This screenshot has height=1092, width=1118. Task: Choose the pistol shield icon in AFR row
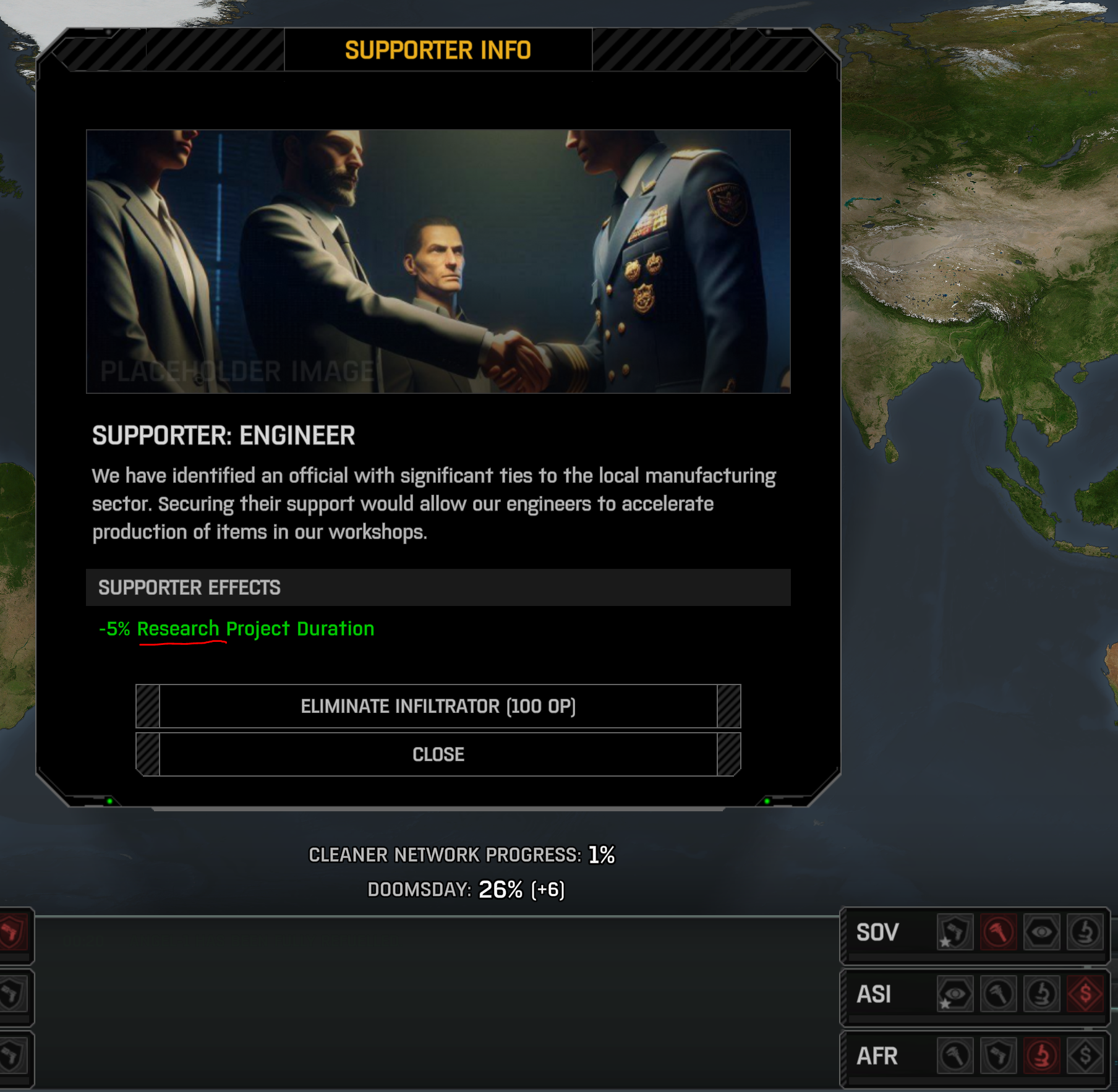point(998,1056)
